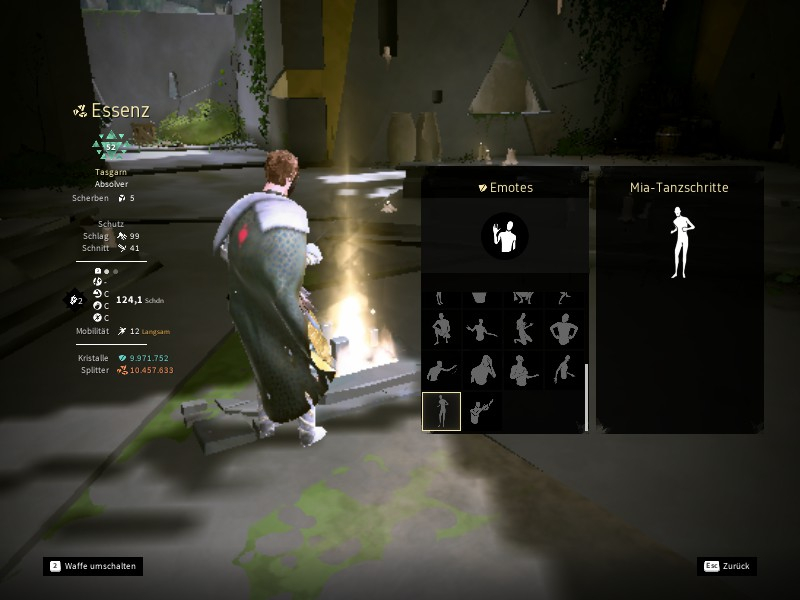Screen dimensions: 800x600
Task: Click the emote list scrollbar
Action: [586, 395]
